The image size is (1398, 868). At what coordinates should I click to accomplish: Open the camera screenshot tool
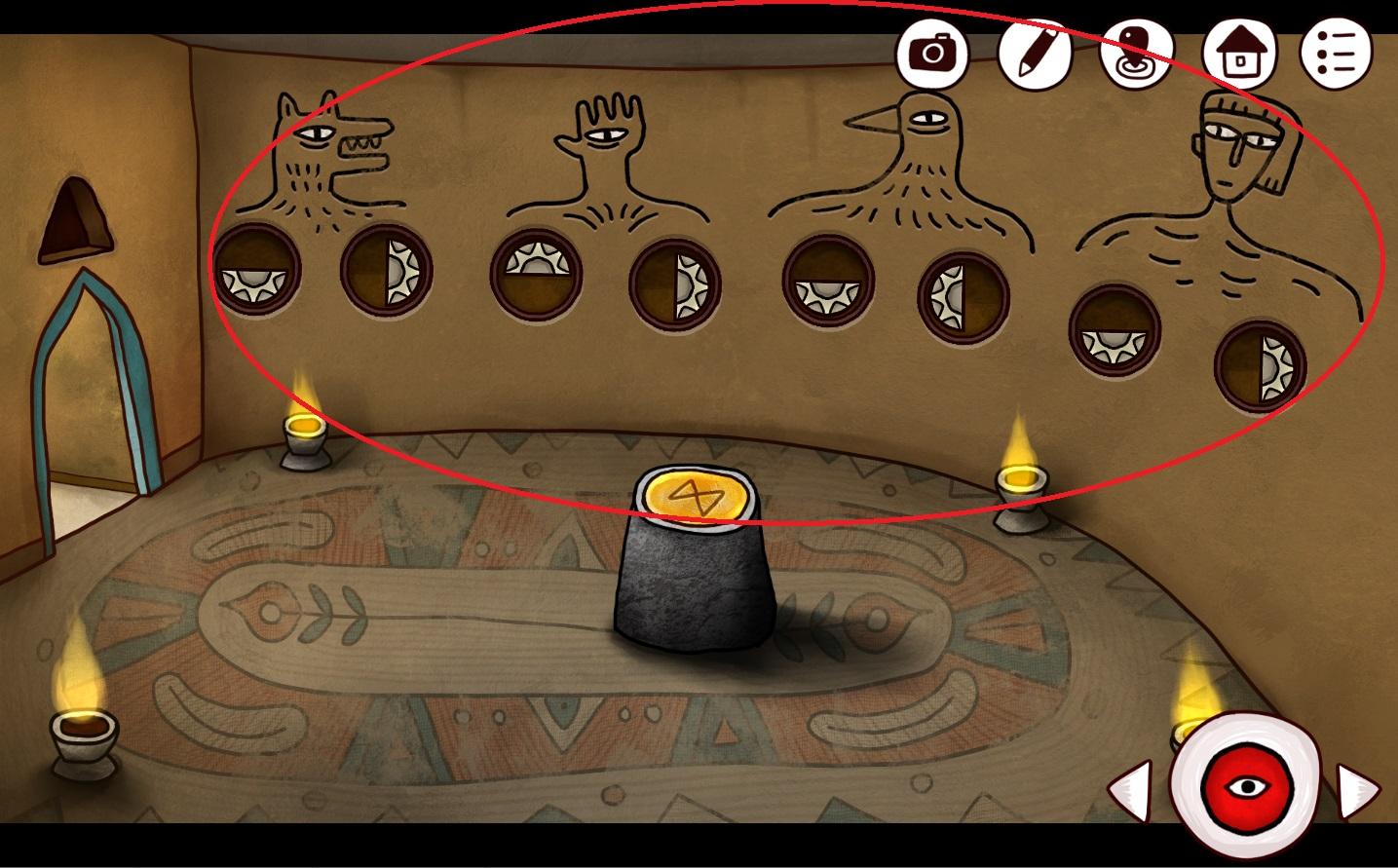[x=932, y=51]
